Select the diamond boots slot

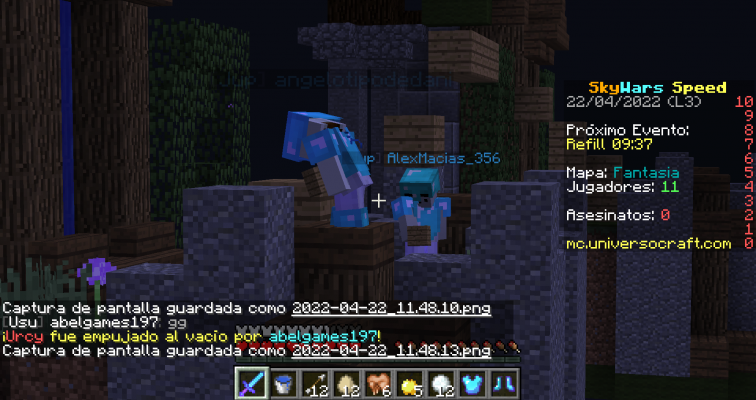pyautogui.click(x=506, y=383)
